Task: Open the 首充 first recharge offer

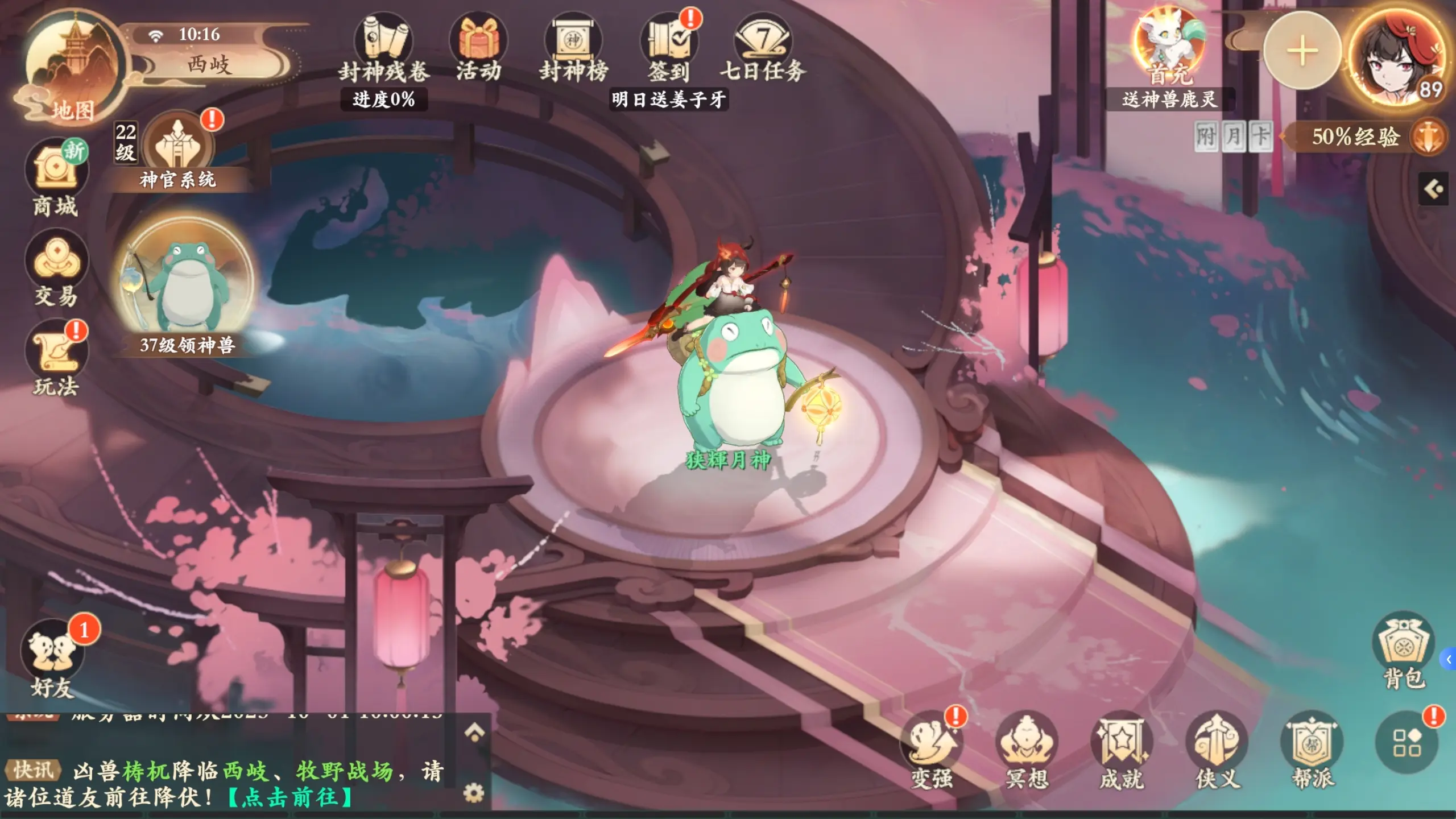Action: tap(1169, 48)
